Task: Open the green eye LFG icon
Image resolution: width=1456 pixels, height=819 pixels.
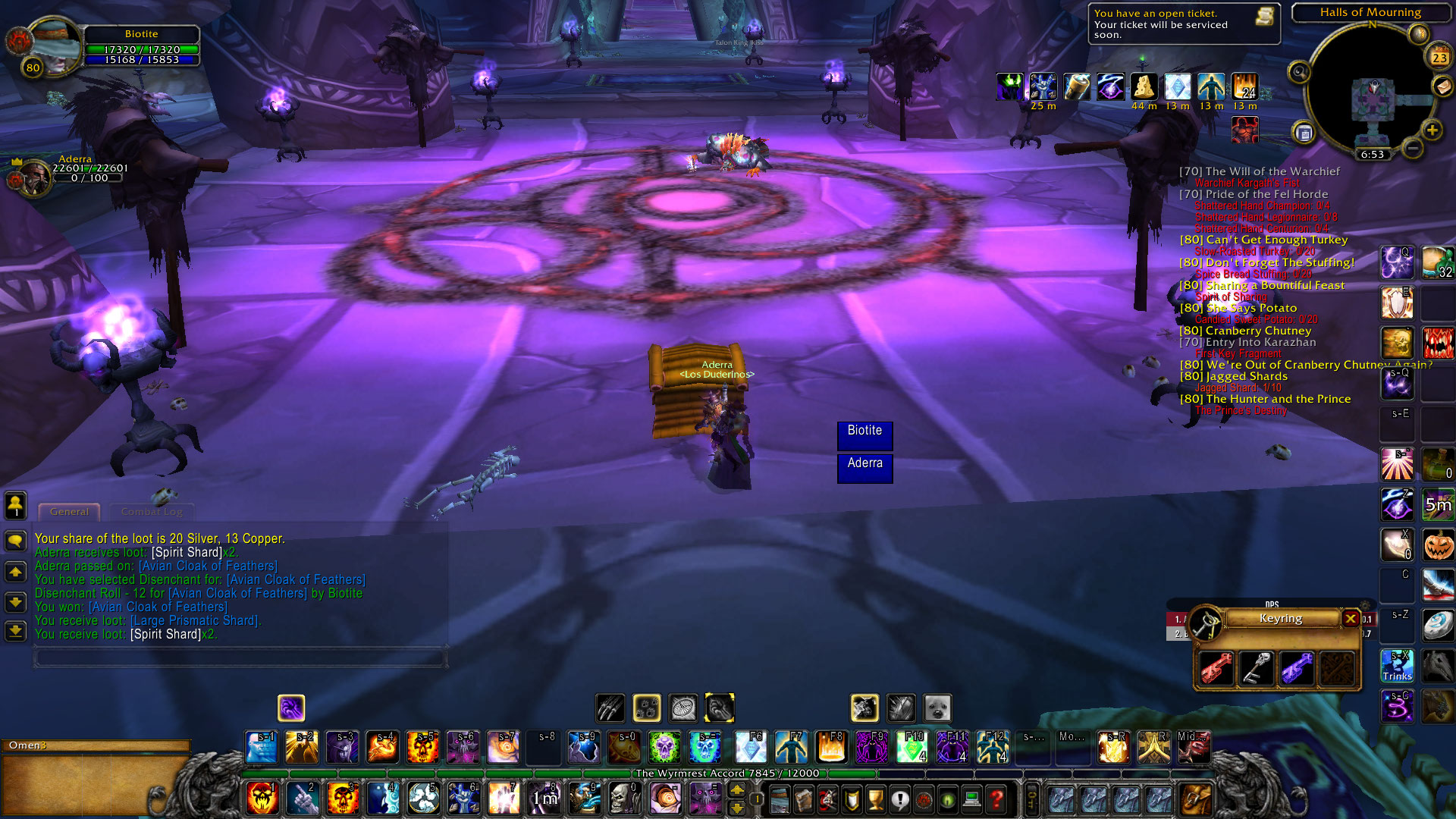Action: 947,798
